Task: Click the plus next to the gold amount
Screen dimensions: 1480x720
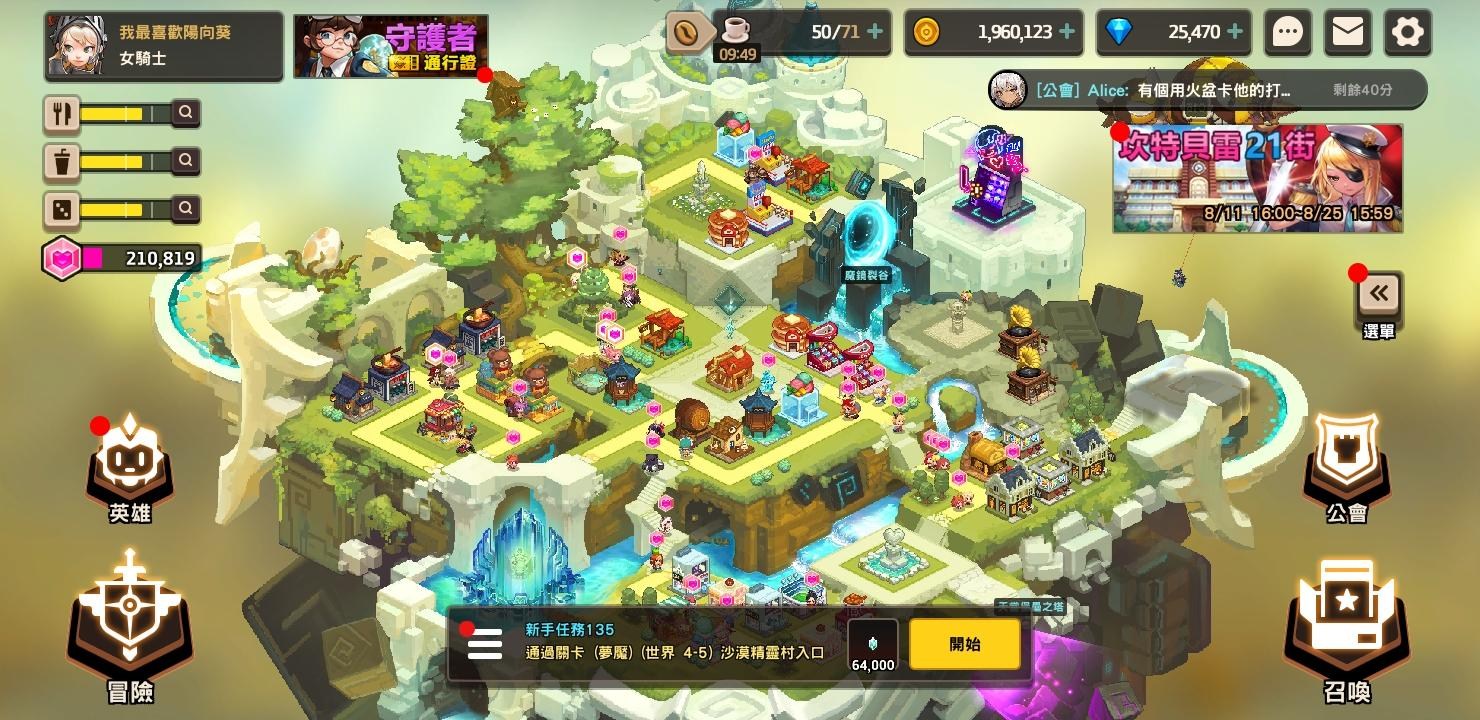Action: [x=1066, y=32]
